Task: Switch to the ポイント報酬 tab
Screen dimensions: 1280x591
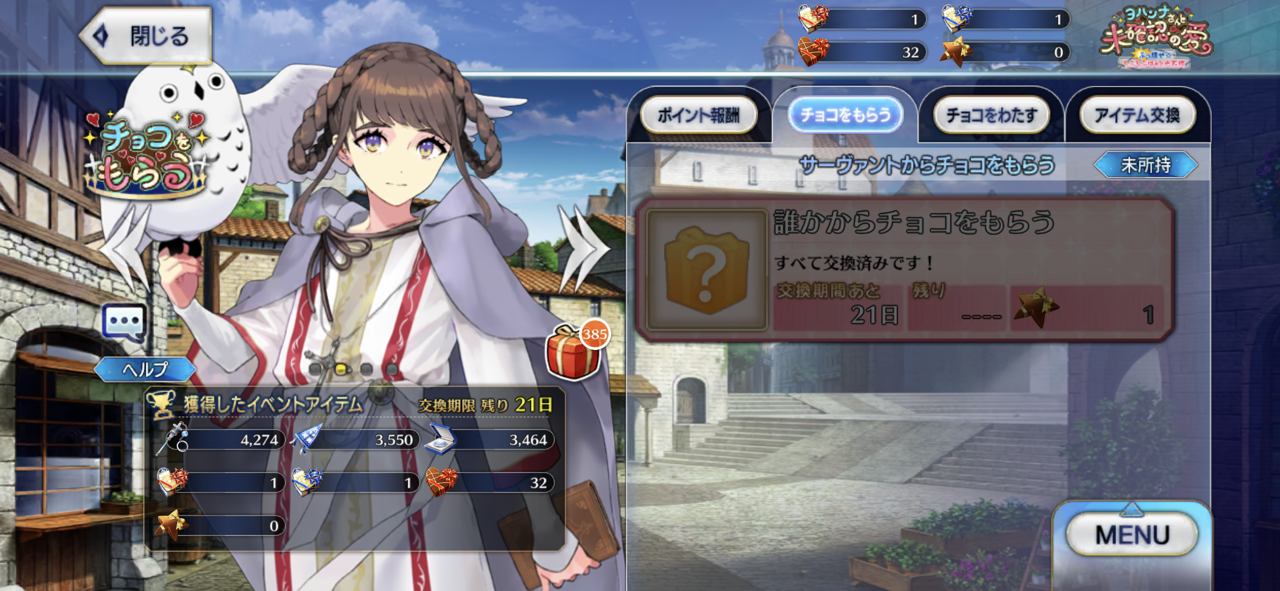Action: [x=697, y=115]
